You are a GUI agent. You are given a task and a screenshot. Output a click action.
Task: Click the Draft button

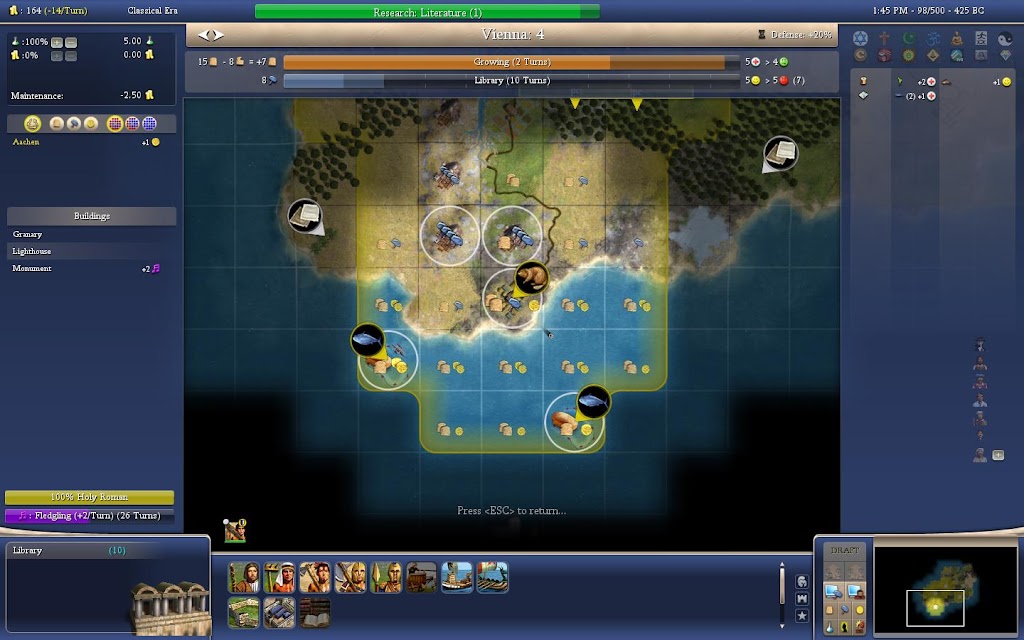click(x=843, y=551)
